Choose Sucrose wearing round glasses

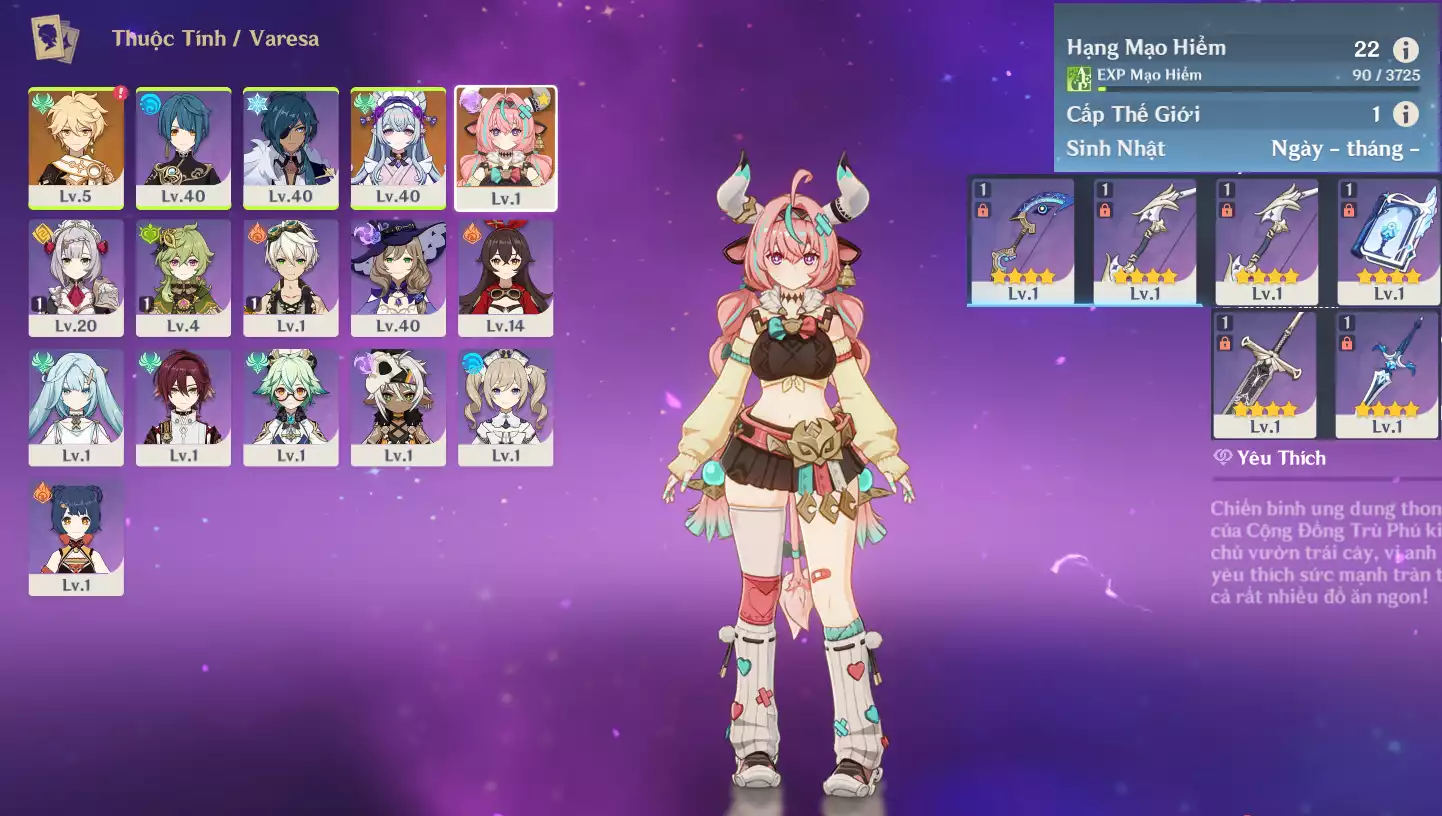click(291, 407)
